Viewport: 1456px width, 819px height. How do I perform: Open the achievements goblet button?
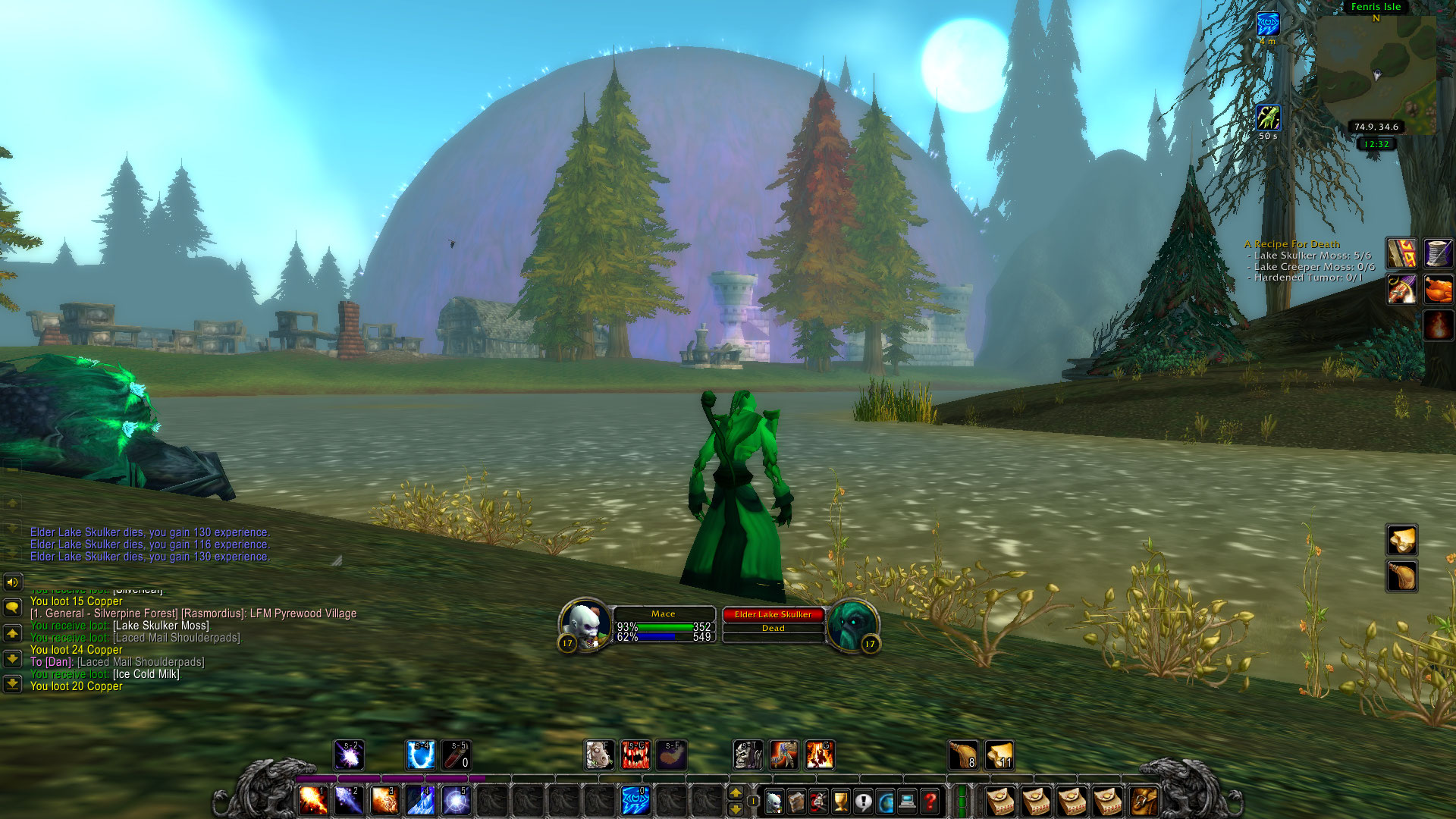[841, 802]
